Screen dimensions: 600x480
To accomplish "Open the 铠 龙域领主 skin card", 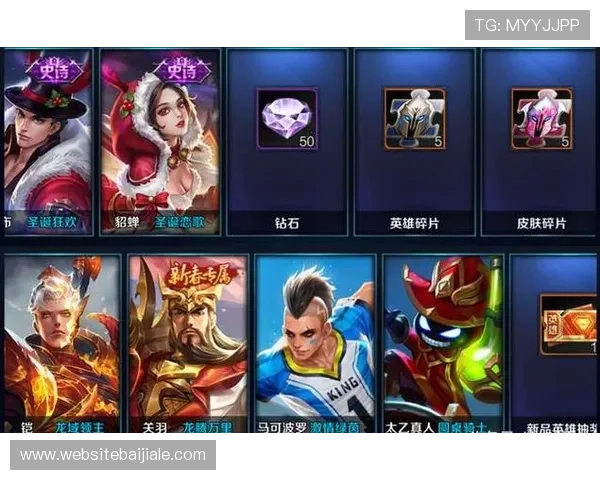I will point(60,345).
